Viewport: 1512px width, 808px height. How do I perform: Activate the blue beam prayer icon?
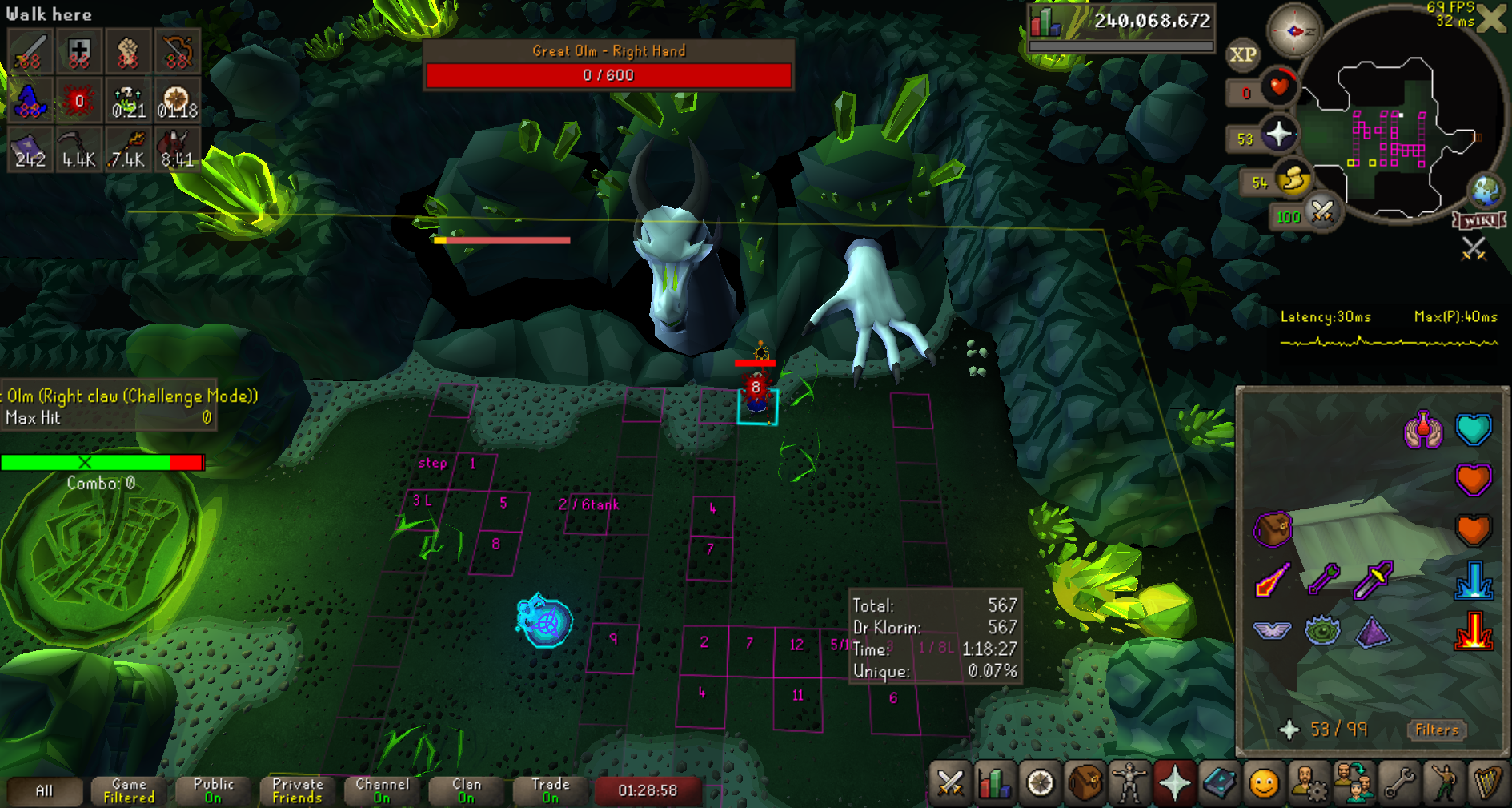point(1473,581)
